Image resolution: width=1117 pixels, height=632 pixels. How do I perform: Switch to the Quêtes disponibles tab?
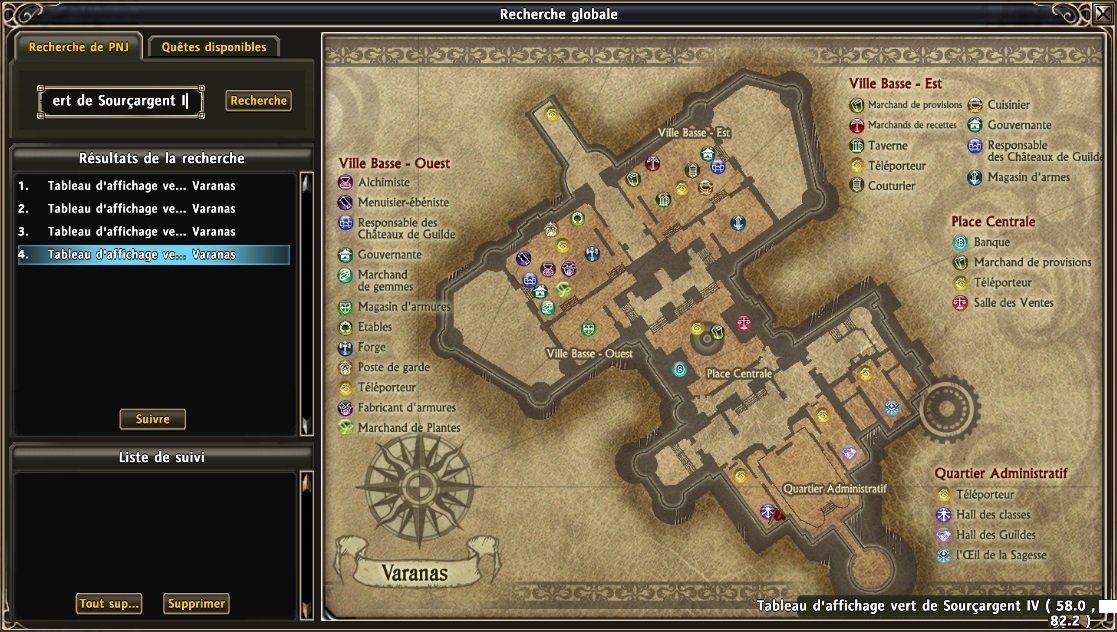(x=214, y=47)
